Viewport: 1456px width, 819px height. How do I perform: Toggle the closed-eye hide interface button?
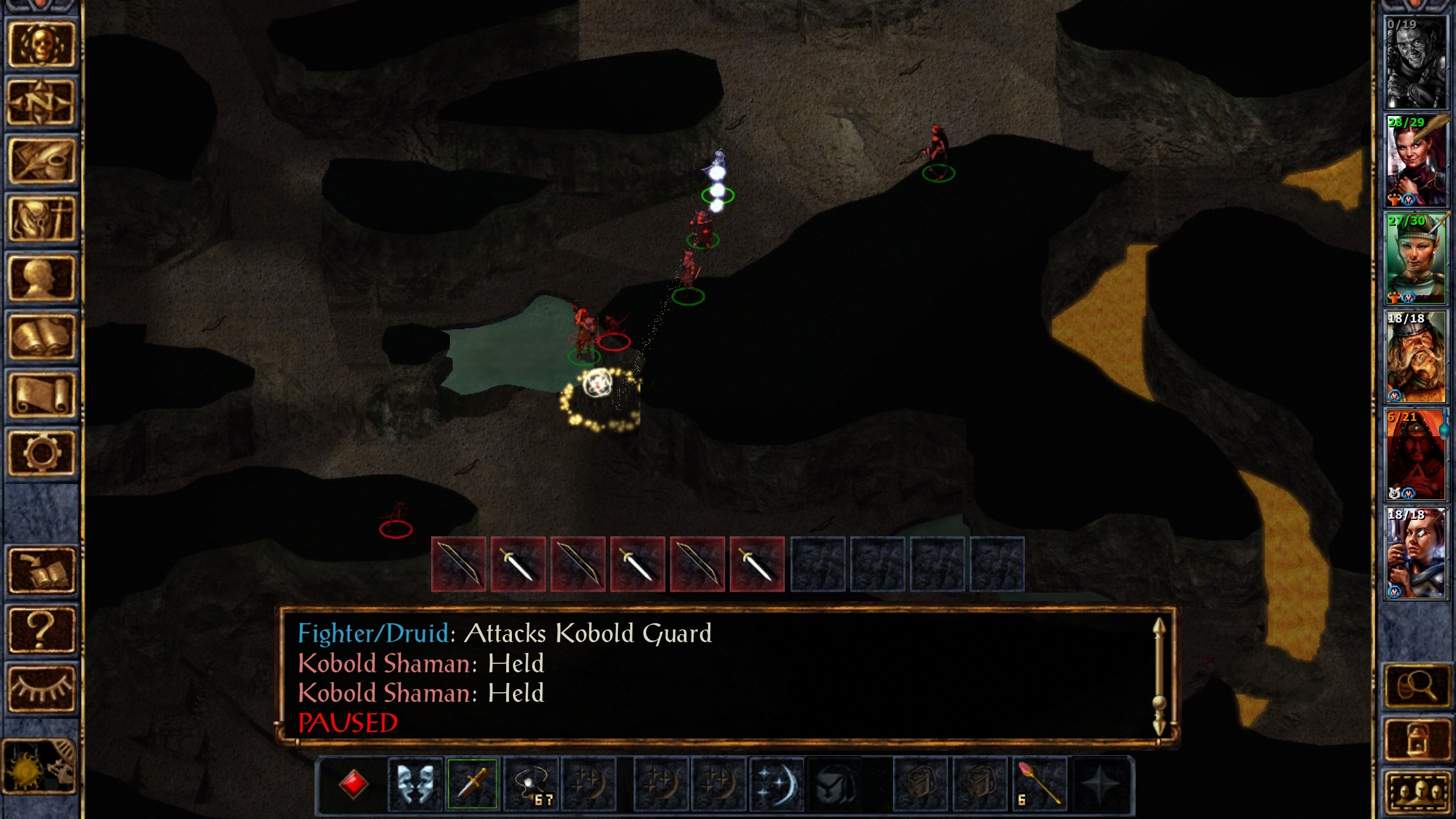41,688
